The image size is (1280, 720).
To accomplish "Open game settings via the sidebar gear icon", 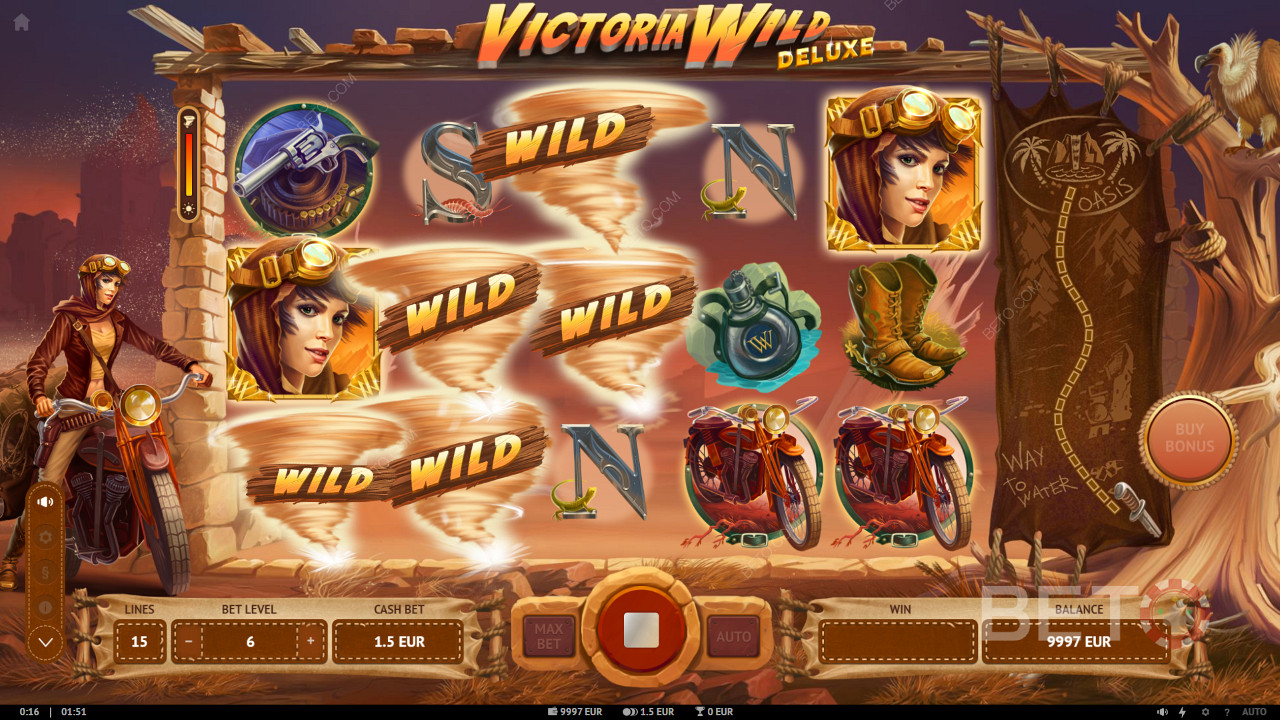I will tap(45, 537).
